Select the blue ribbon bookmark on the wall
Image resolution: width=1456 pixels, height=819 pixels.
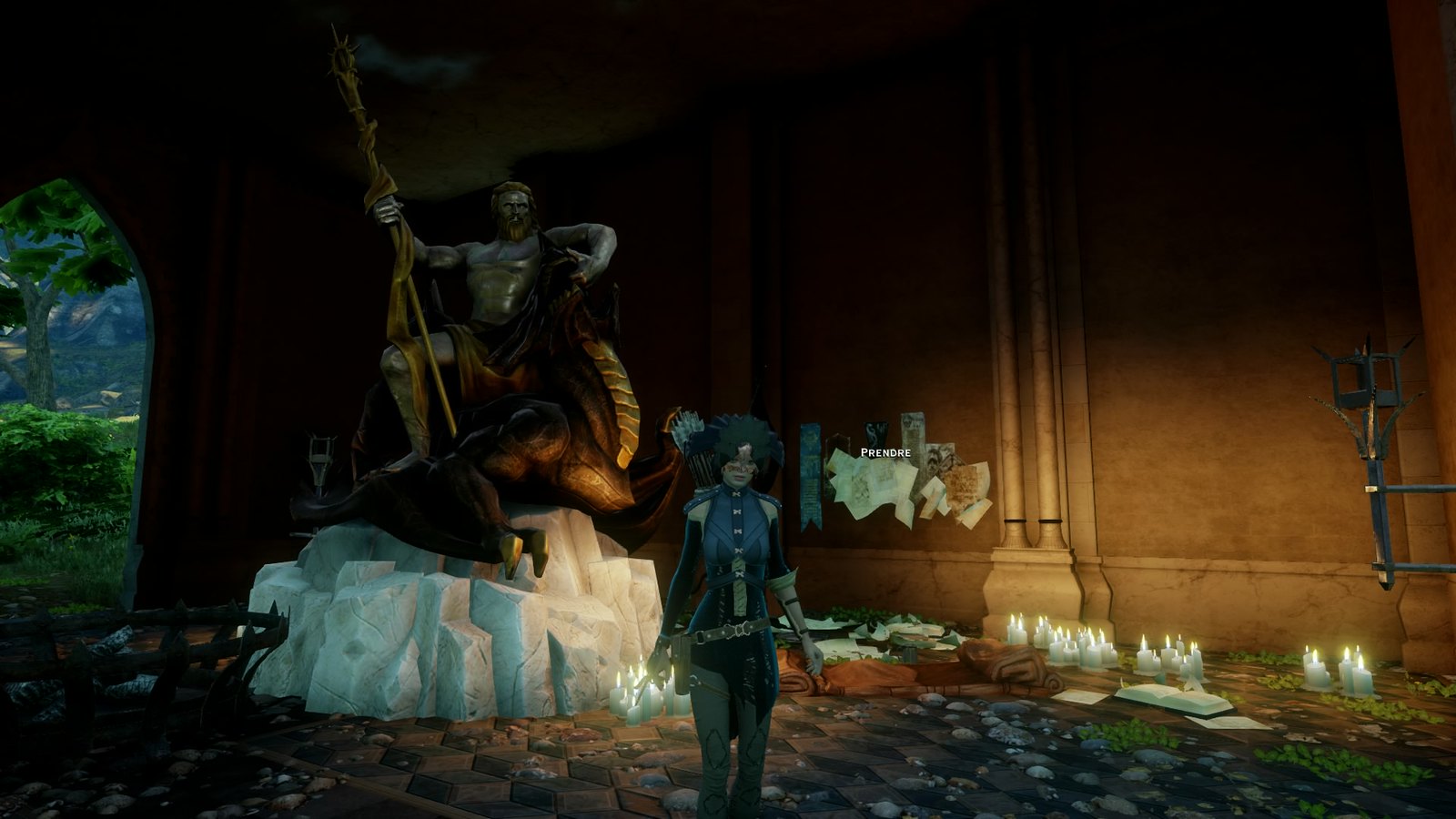(x=810, y=473)
